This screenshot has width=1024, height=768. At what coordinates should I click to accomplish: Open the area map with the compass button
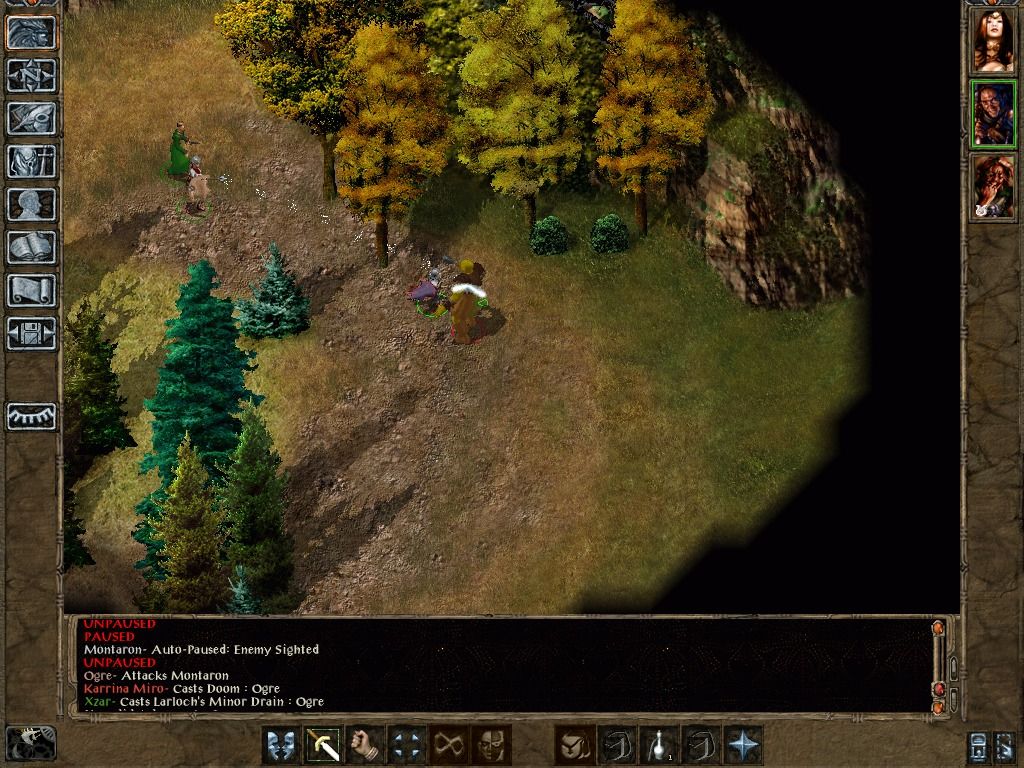(x=31, y=75)
